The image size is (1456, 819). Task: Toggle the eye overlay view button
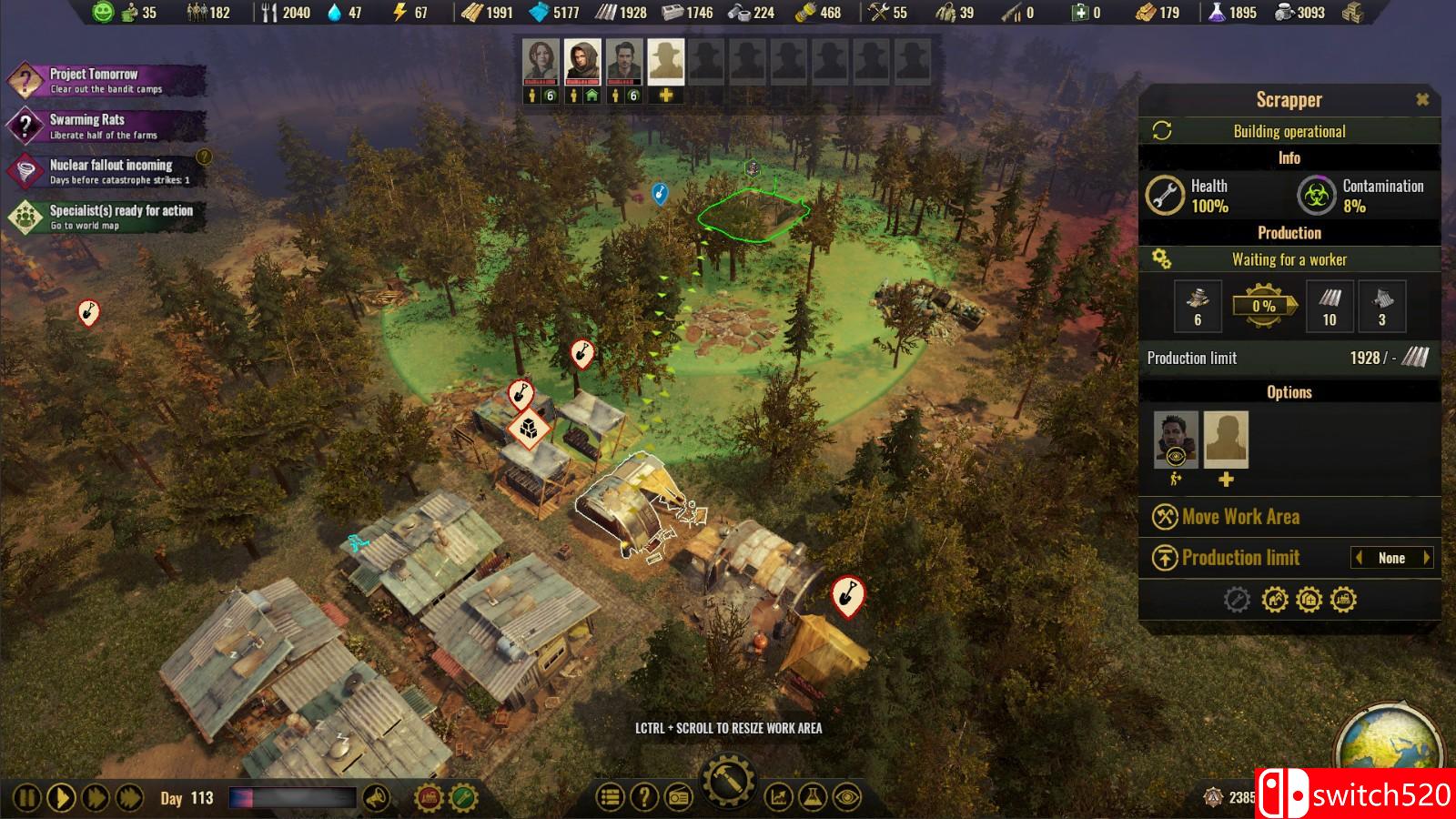[847, 798]
